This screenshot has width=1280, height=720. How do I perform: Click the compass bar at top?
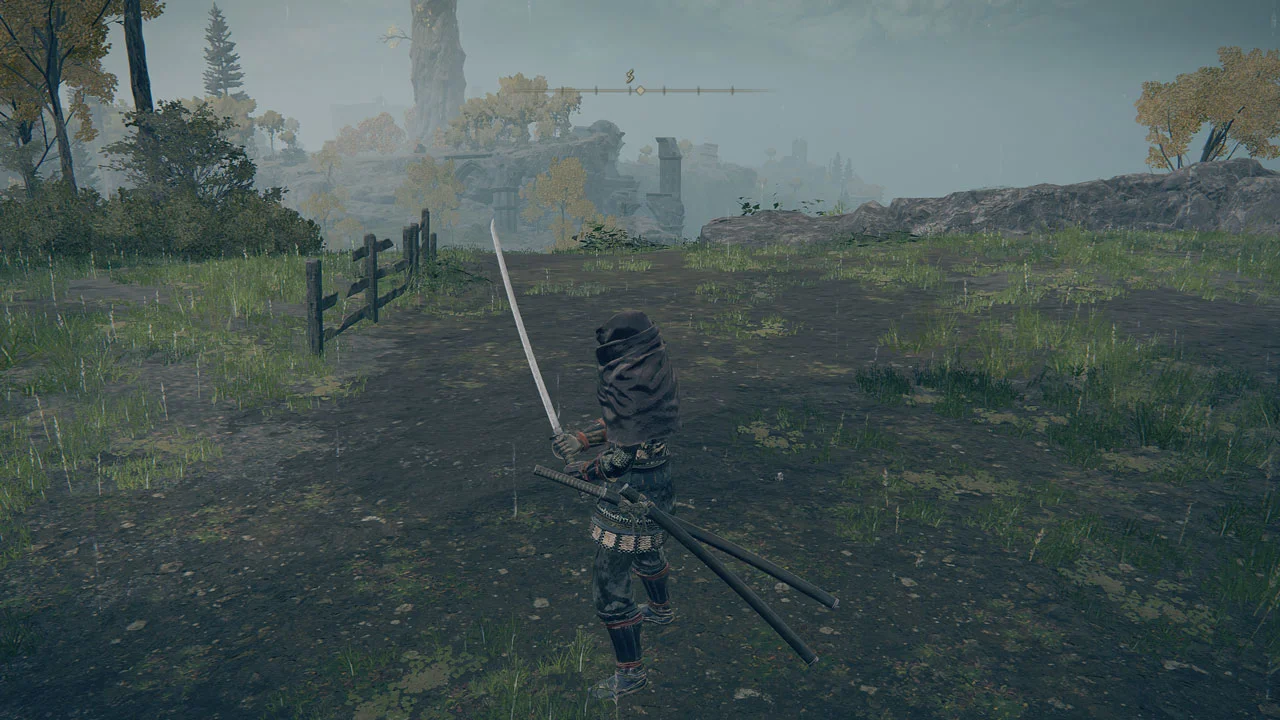click(660, 90)
